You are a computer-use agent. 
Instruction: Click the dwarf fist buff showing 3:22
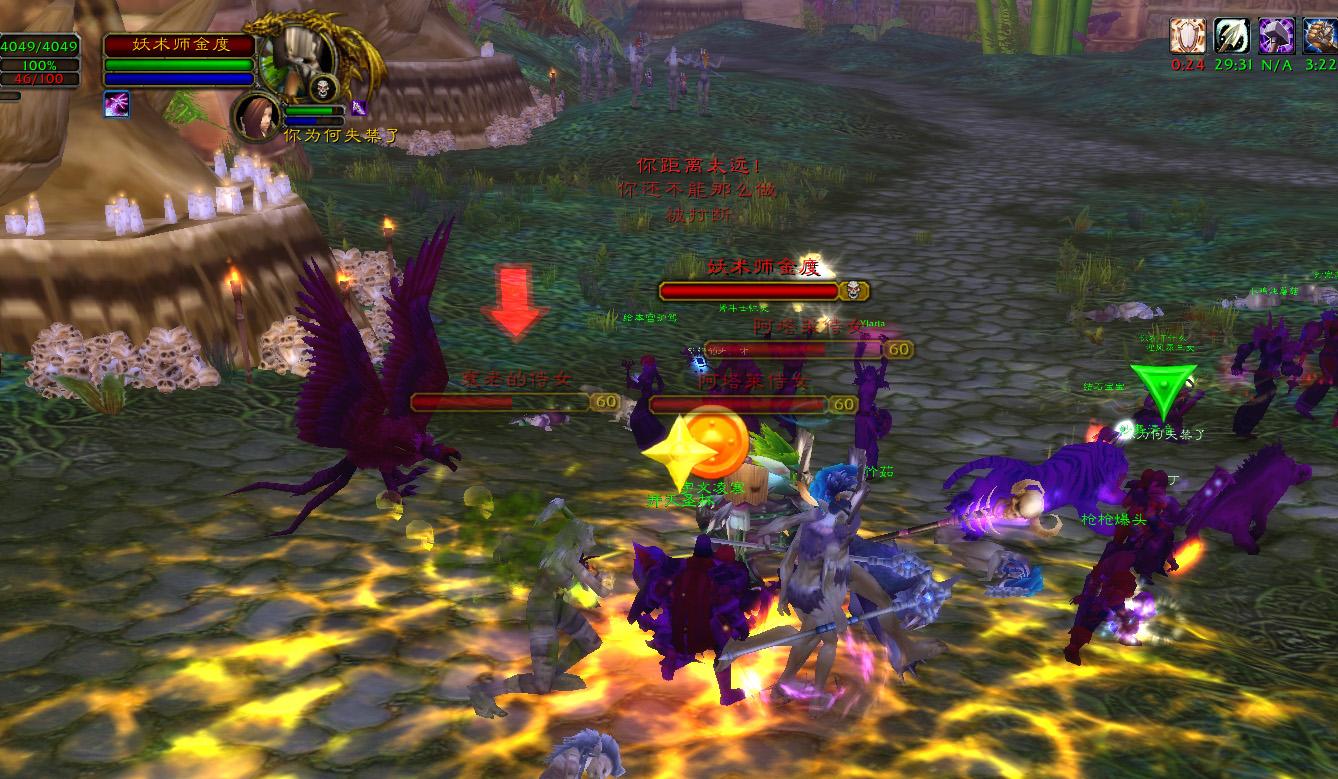[1320, 36]
